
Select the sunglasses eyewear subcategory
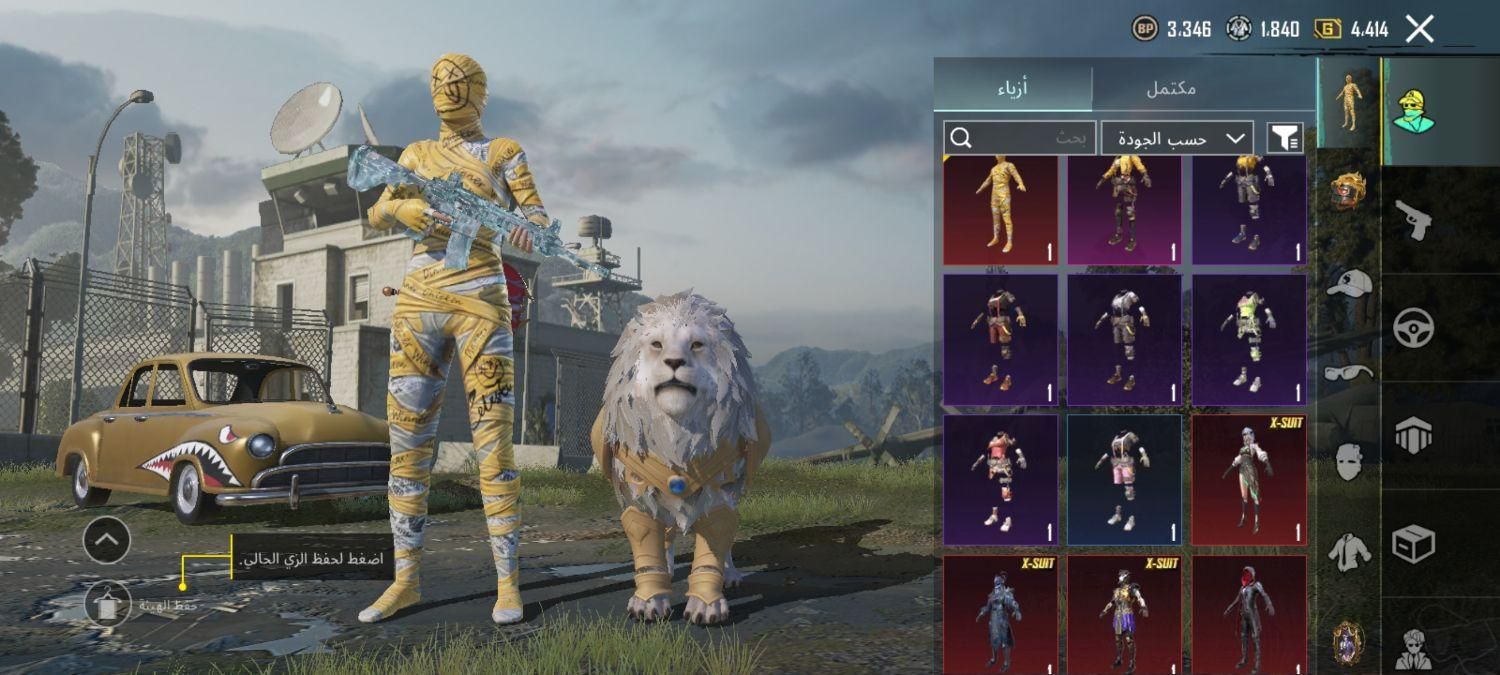coord(1348,373)
